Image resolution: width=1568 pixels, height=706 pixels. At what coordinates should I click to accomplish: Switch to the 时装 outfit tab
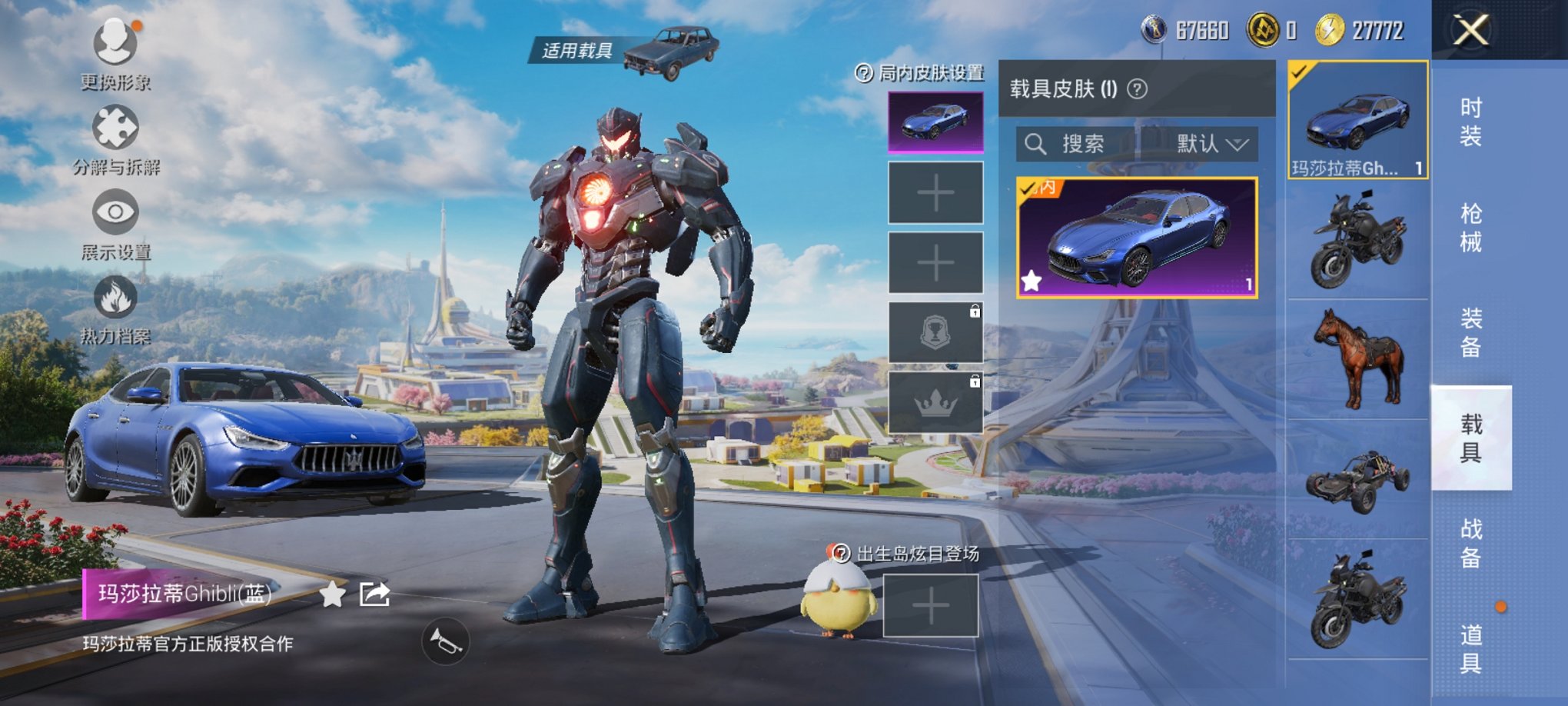(1470, 122)
